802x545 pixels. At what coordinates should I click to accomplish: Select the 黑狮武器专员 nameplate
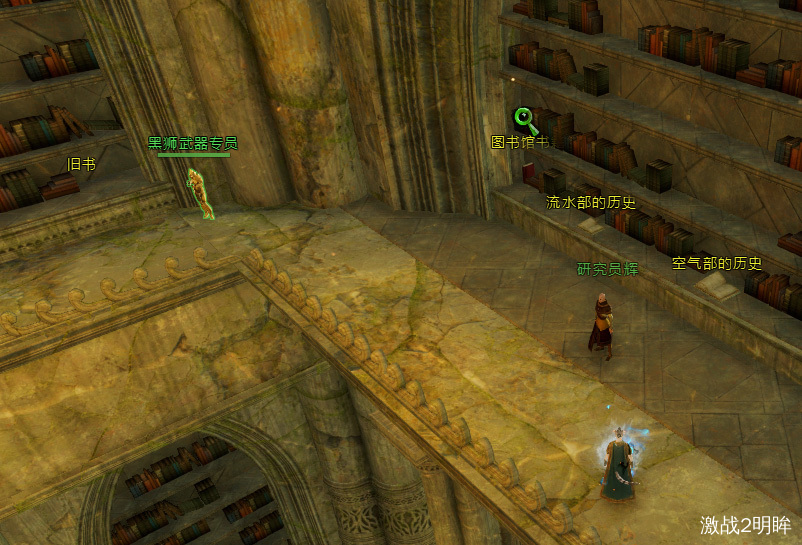[193, 143]
